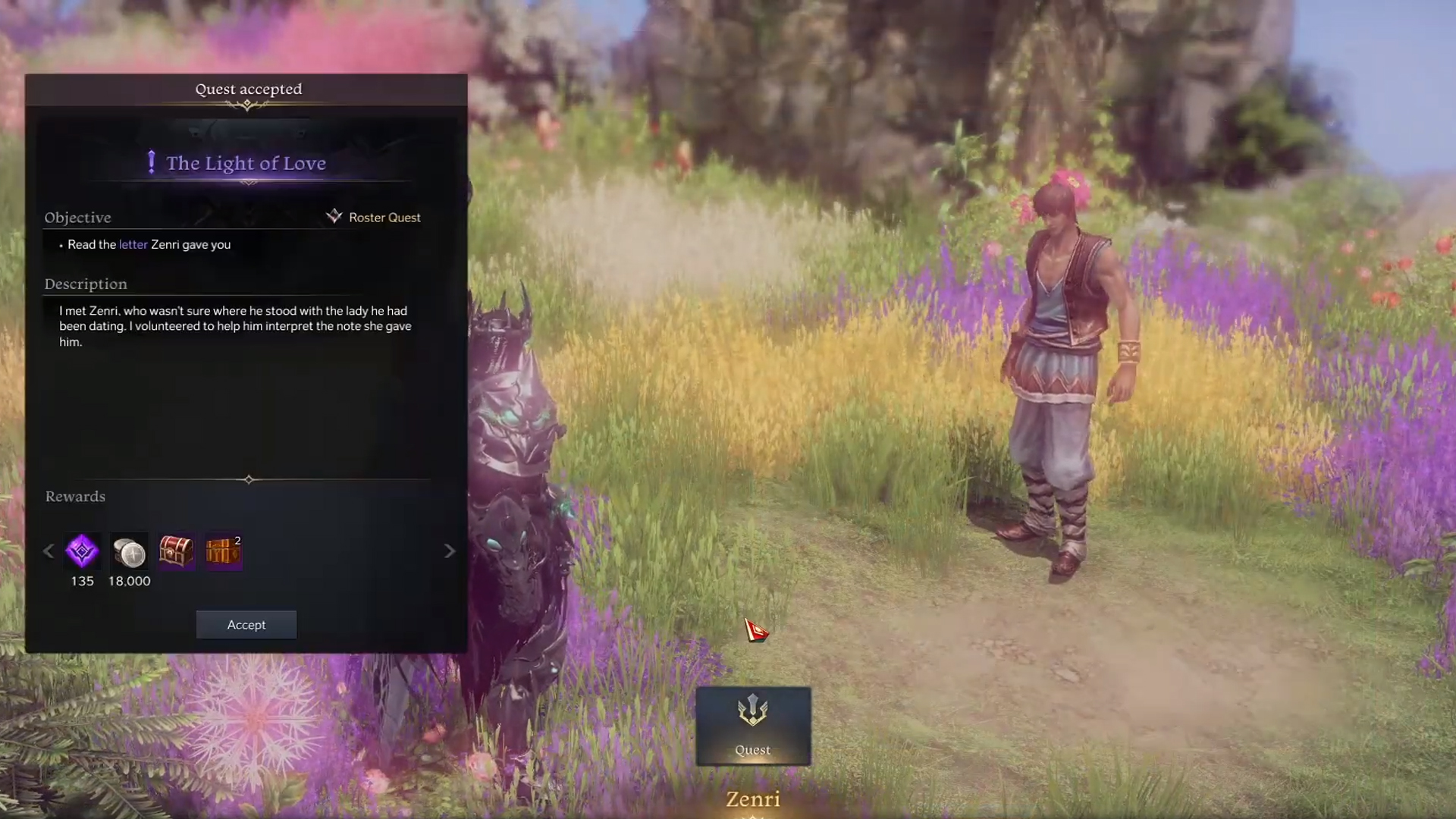Select the purple roster XP reward icon
Image resolution: width=1456 pixels, height=819 pixels.
point(81,551)
